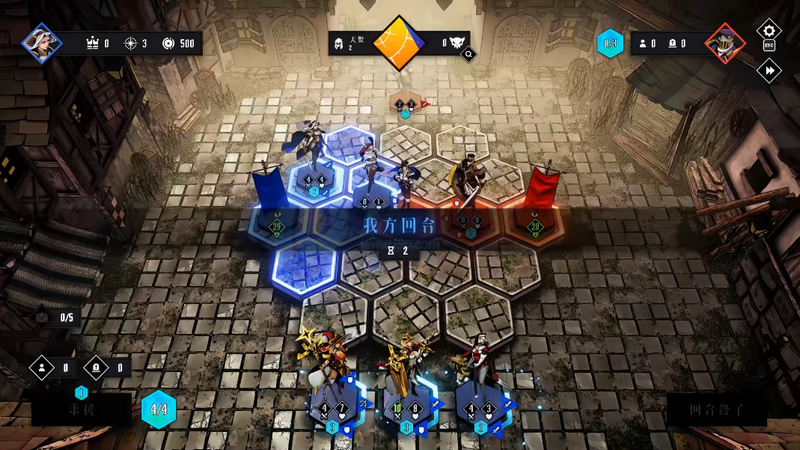Click the end turn button (回合终了)
The height and width of the screenshot is (450, 800).
click(x=717, y=409)
